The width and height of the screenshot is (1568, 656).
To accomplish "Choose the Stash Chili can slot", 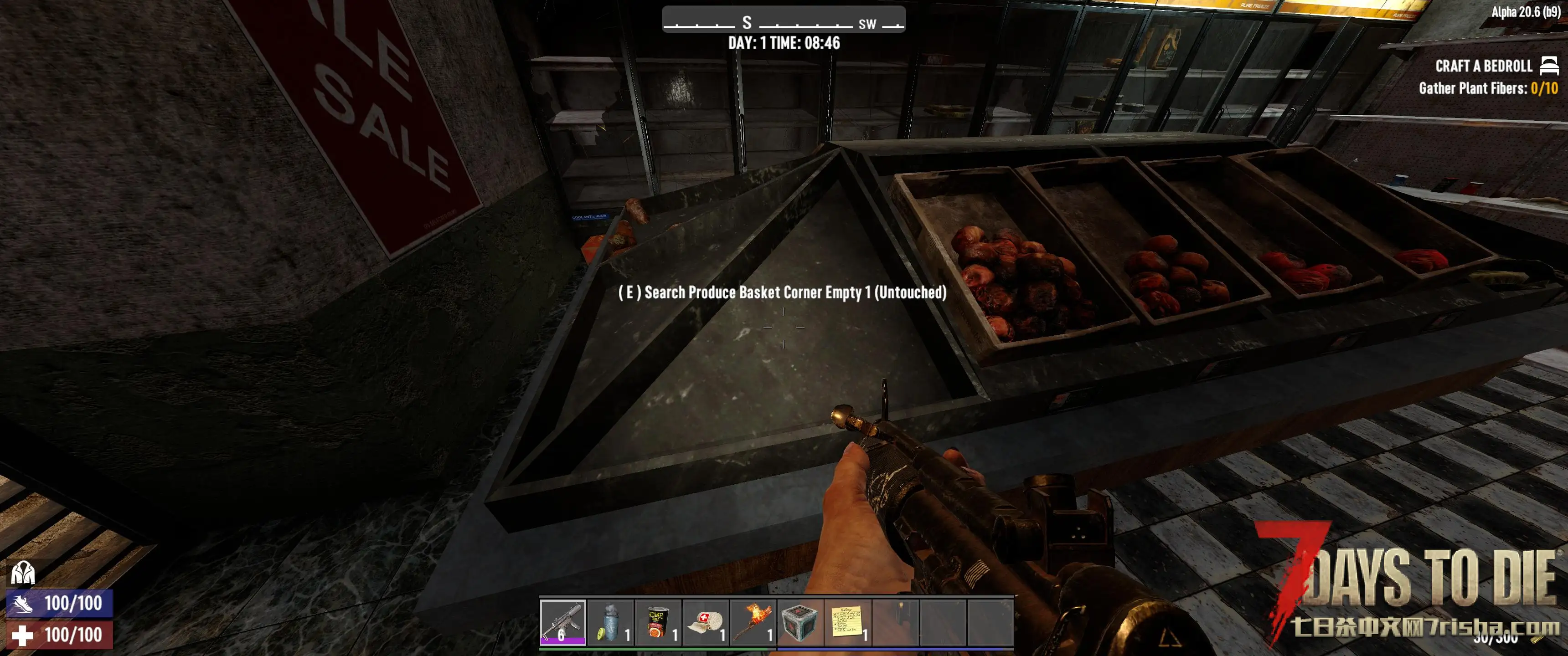I will click(x=657, y=622).
